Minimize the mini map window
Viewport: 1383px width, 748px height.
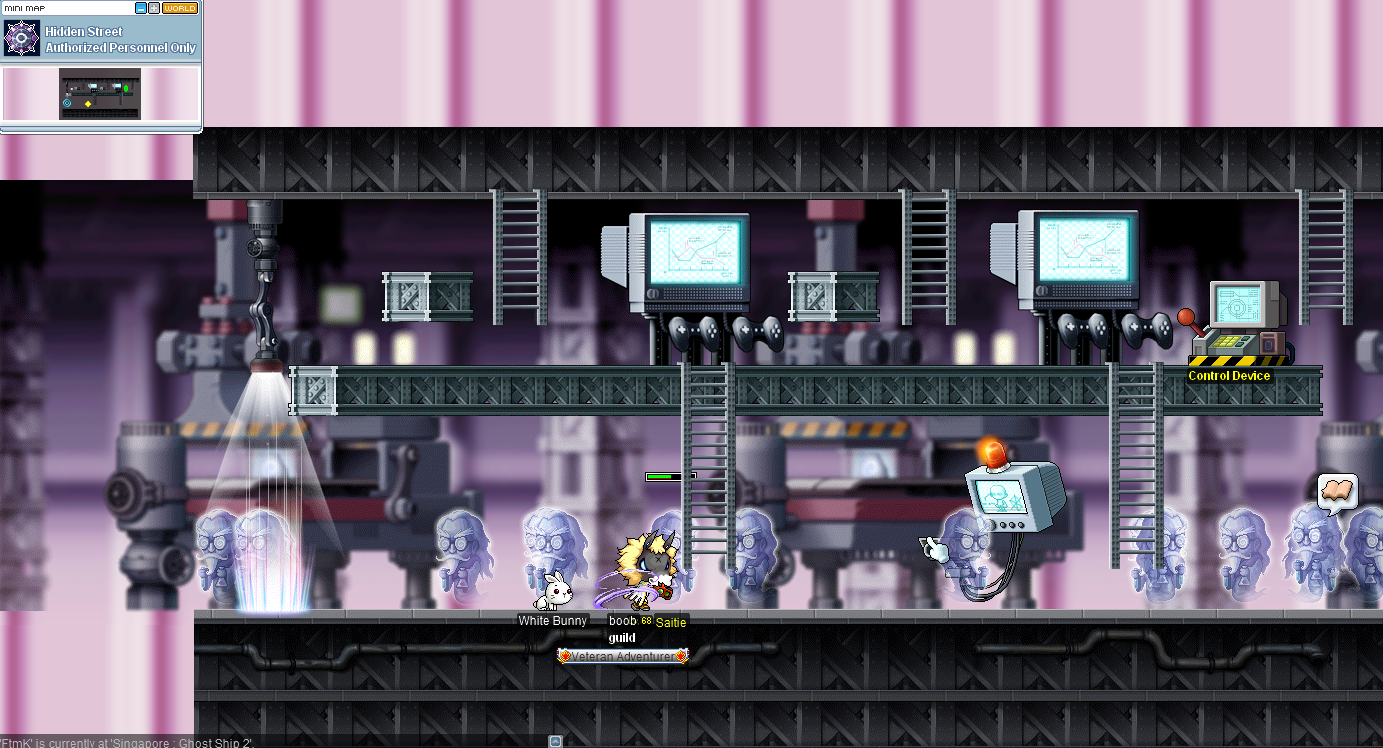pyautogui.click(x=141, y=8)
